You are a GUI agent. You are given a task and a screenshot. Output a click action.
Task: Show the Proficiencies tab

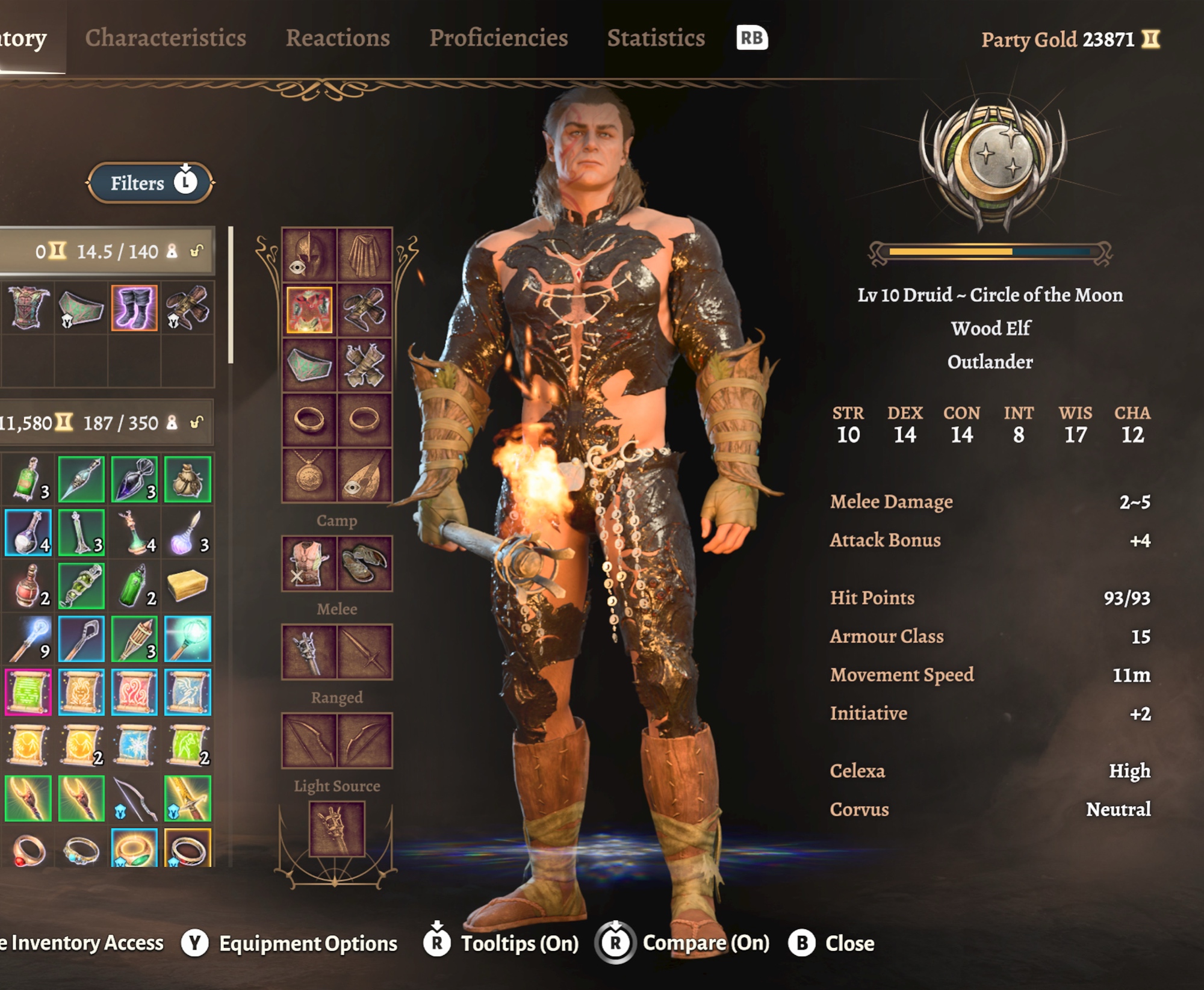pos(498,38)
